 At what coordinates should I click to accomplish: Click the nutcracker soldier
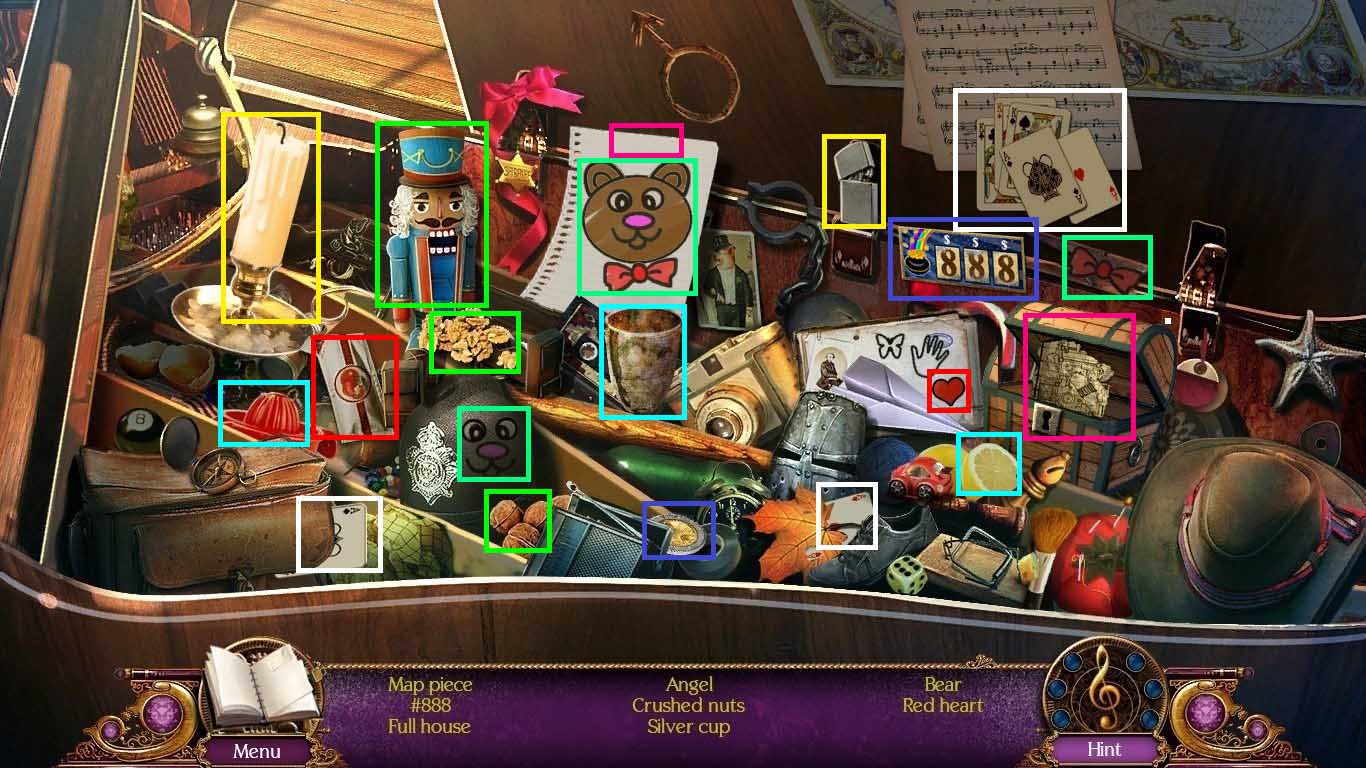[430, 210]
